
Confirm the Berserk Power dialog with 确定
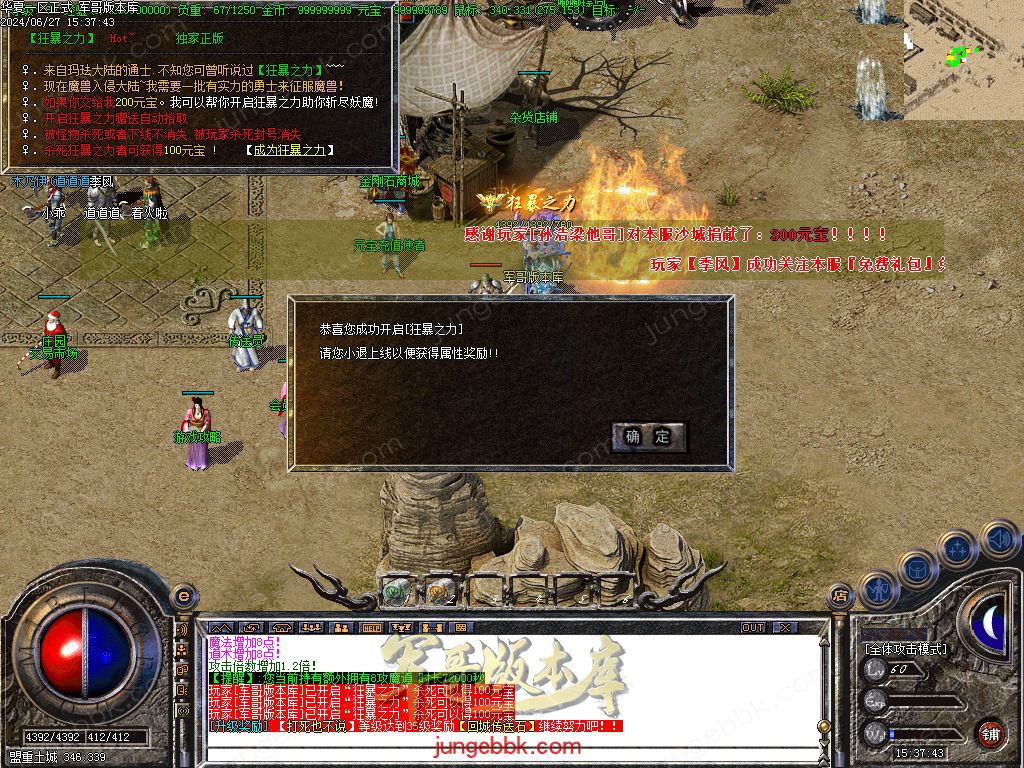pos(648,437)
